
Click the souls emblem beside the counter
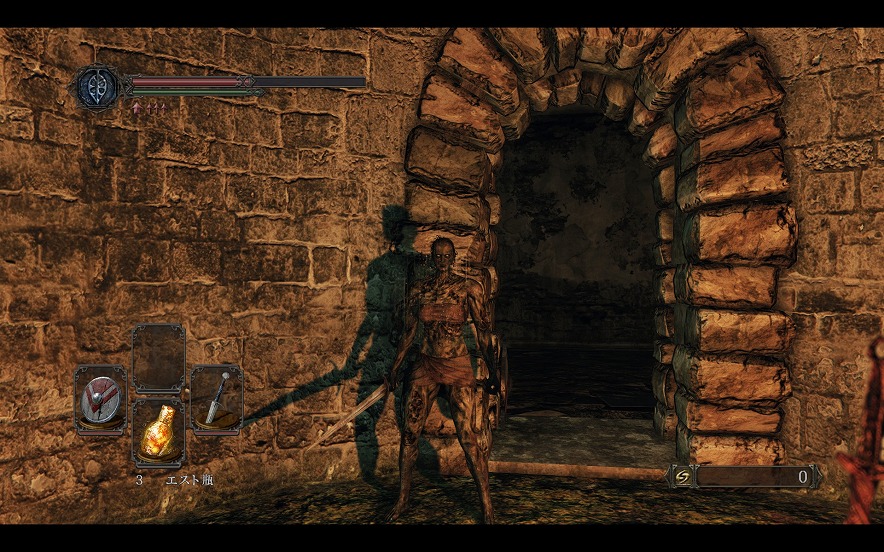[681, 477]
